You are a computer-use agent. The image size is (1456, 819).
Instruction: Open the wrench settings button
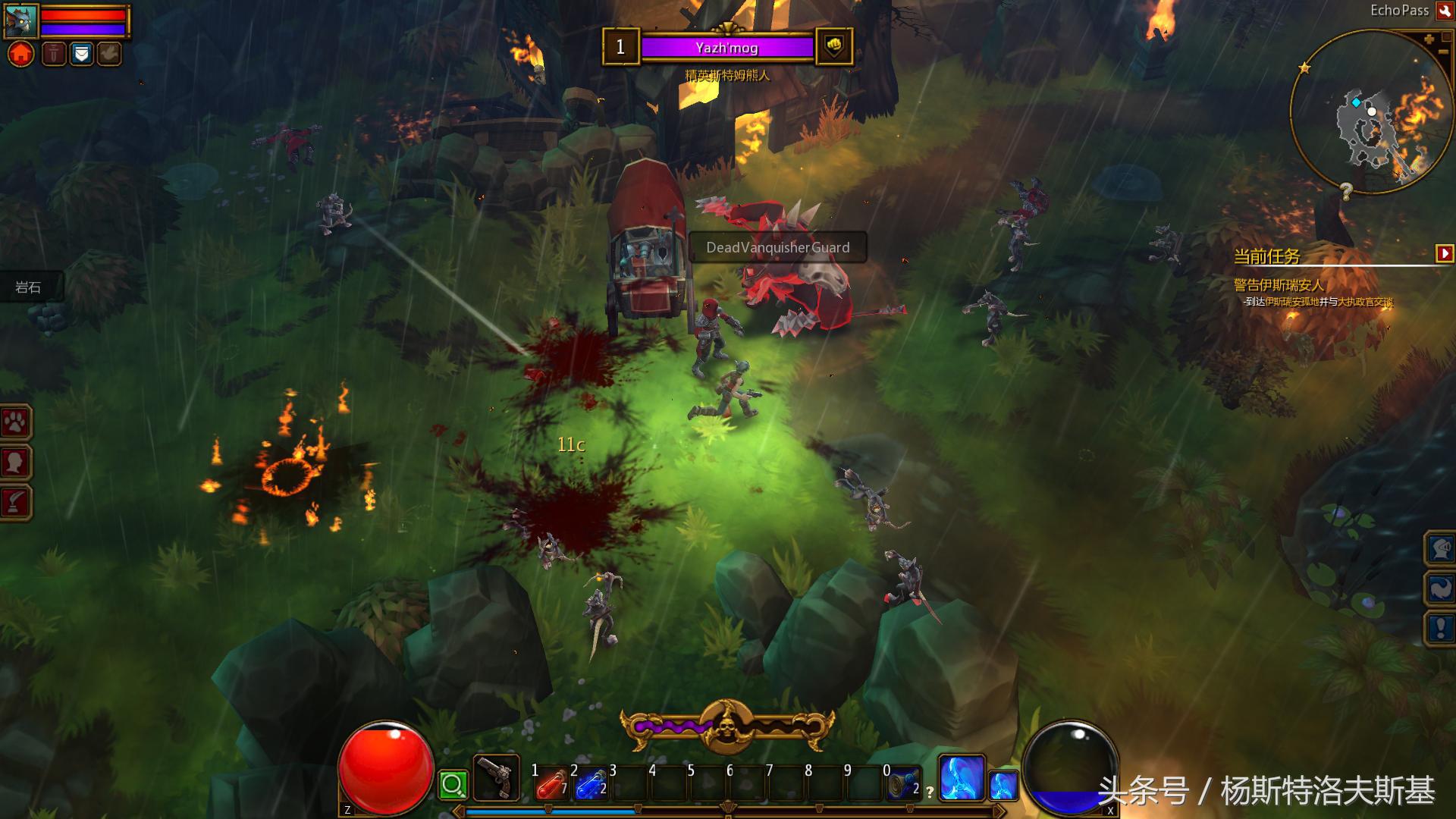point(1445,11)
